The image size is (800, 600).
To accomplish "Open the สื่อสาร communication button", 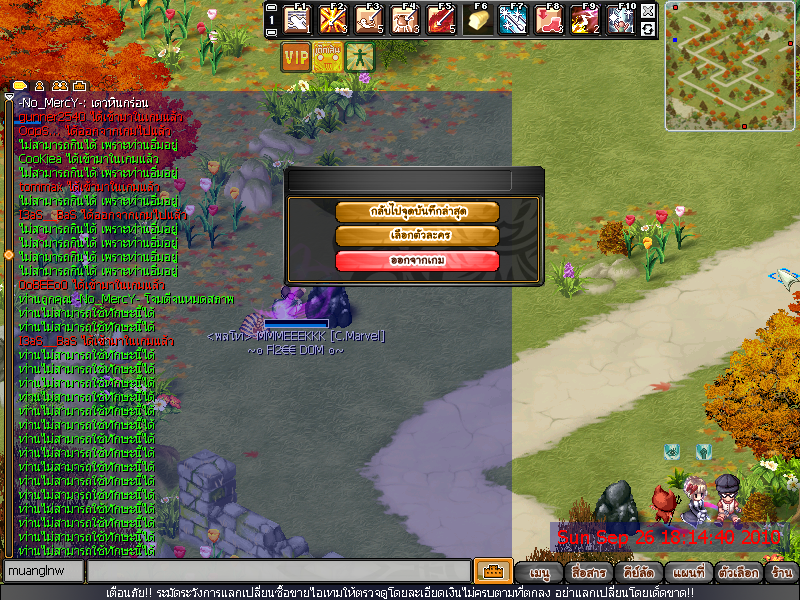I will (588, 573).
